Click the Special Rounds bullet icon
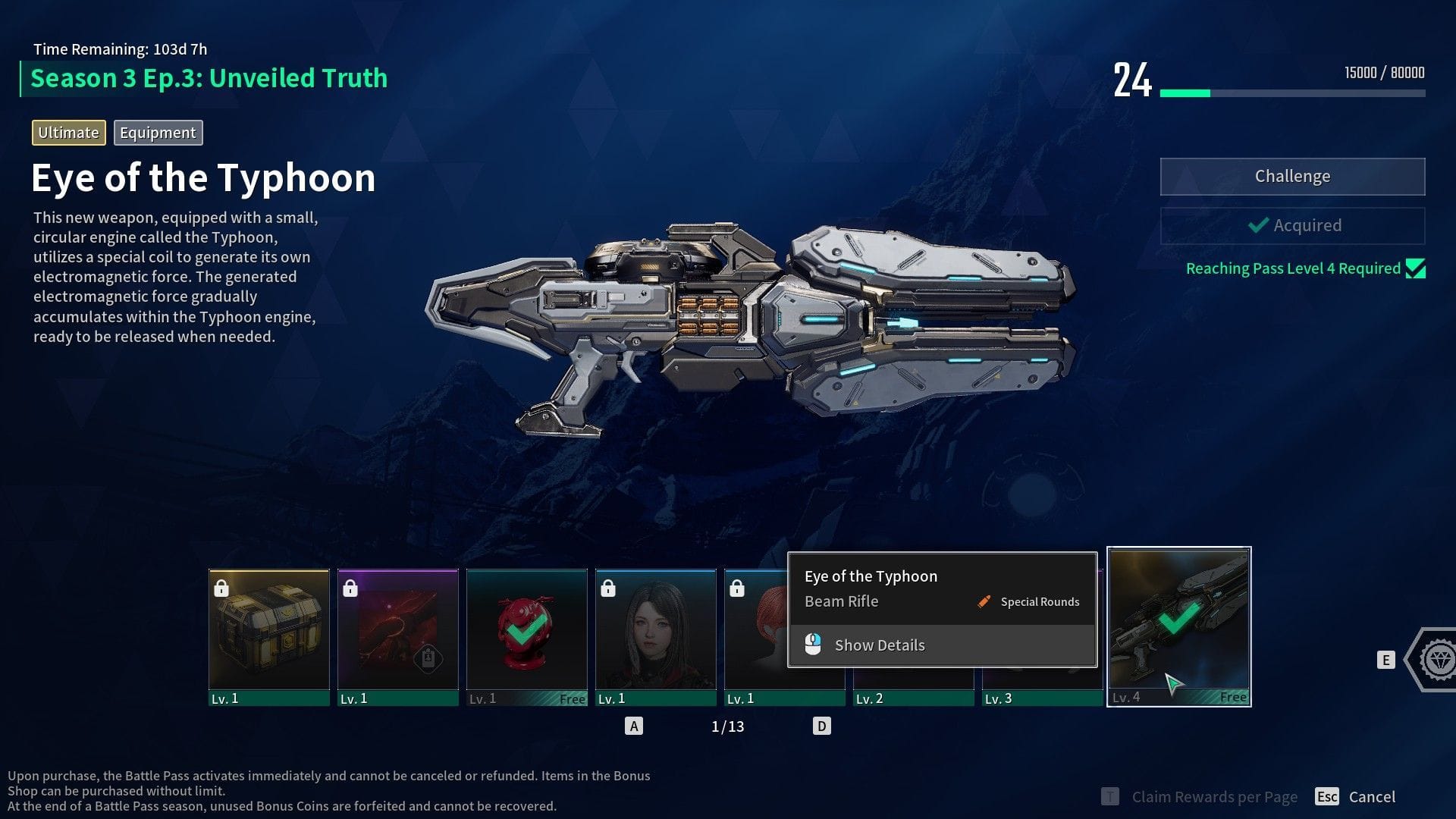The width and height of the screenshot is (1456, 819). pos(984,601)
